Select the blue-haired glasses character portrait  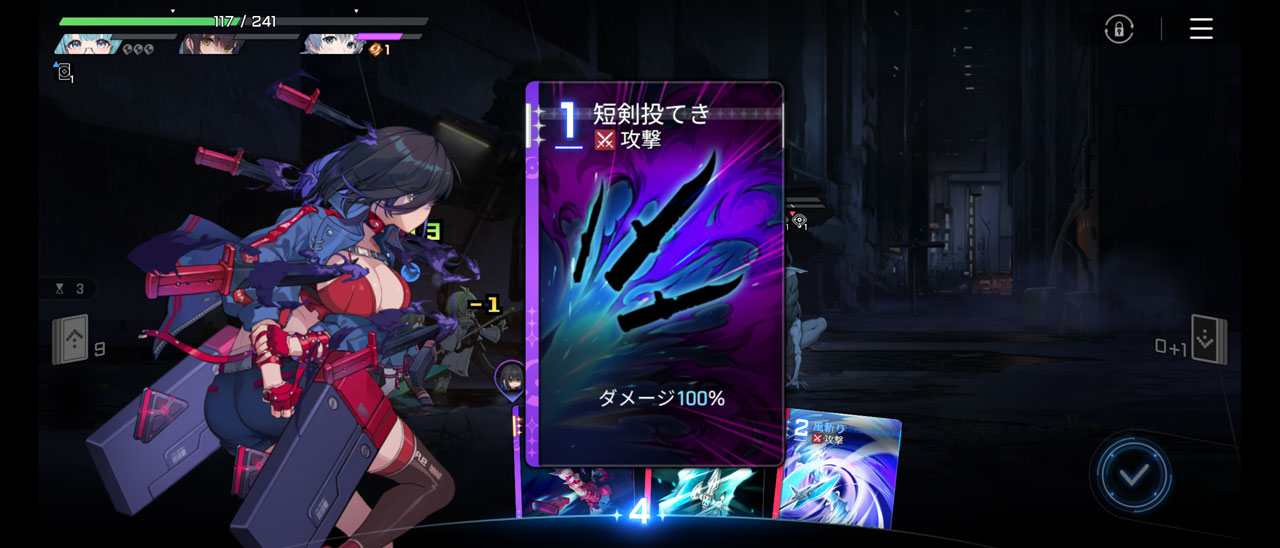click(x=88, y=44)
